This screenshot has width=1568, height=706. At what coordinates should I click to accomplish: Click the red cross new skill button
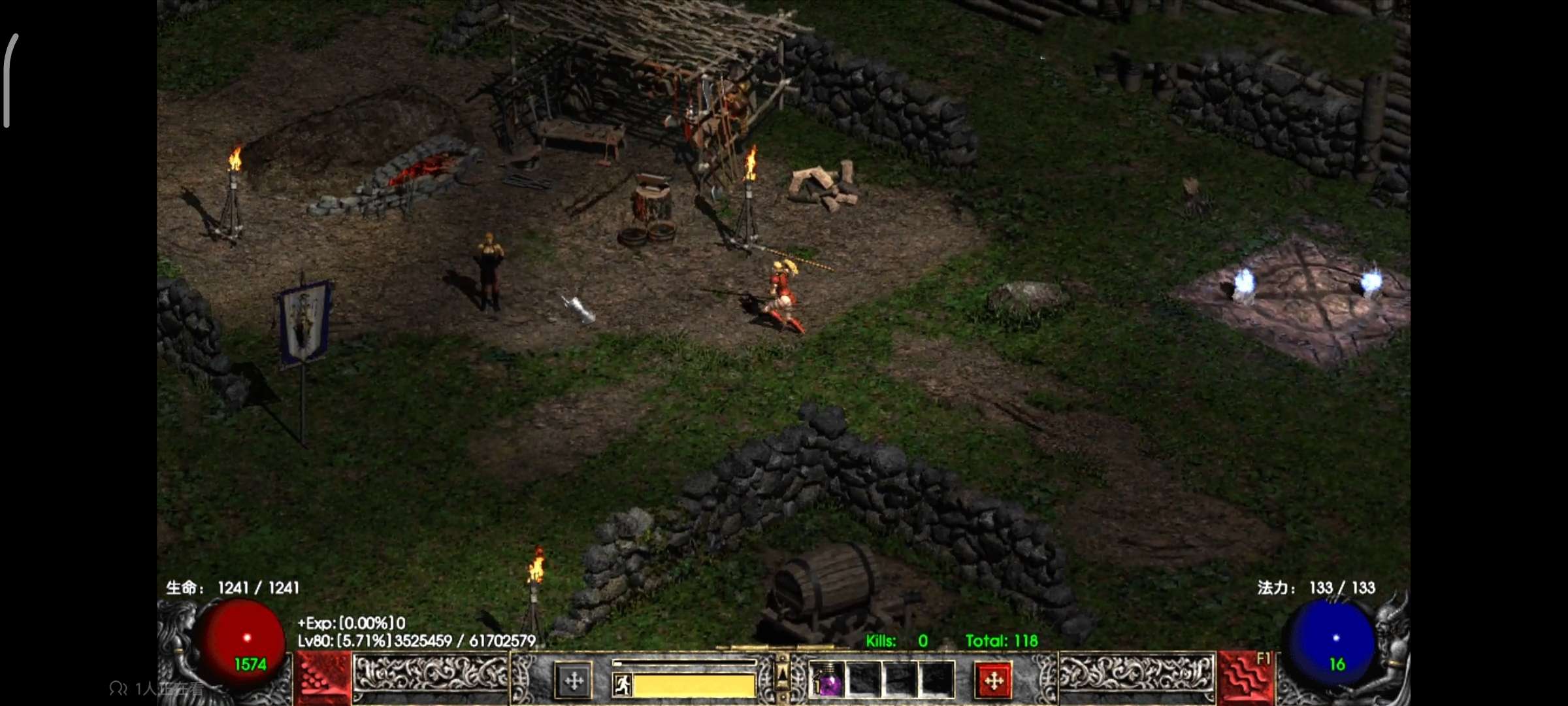click(993, 681)
